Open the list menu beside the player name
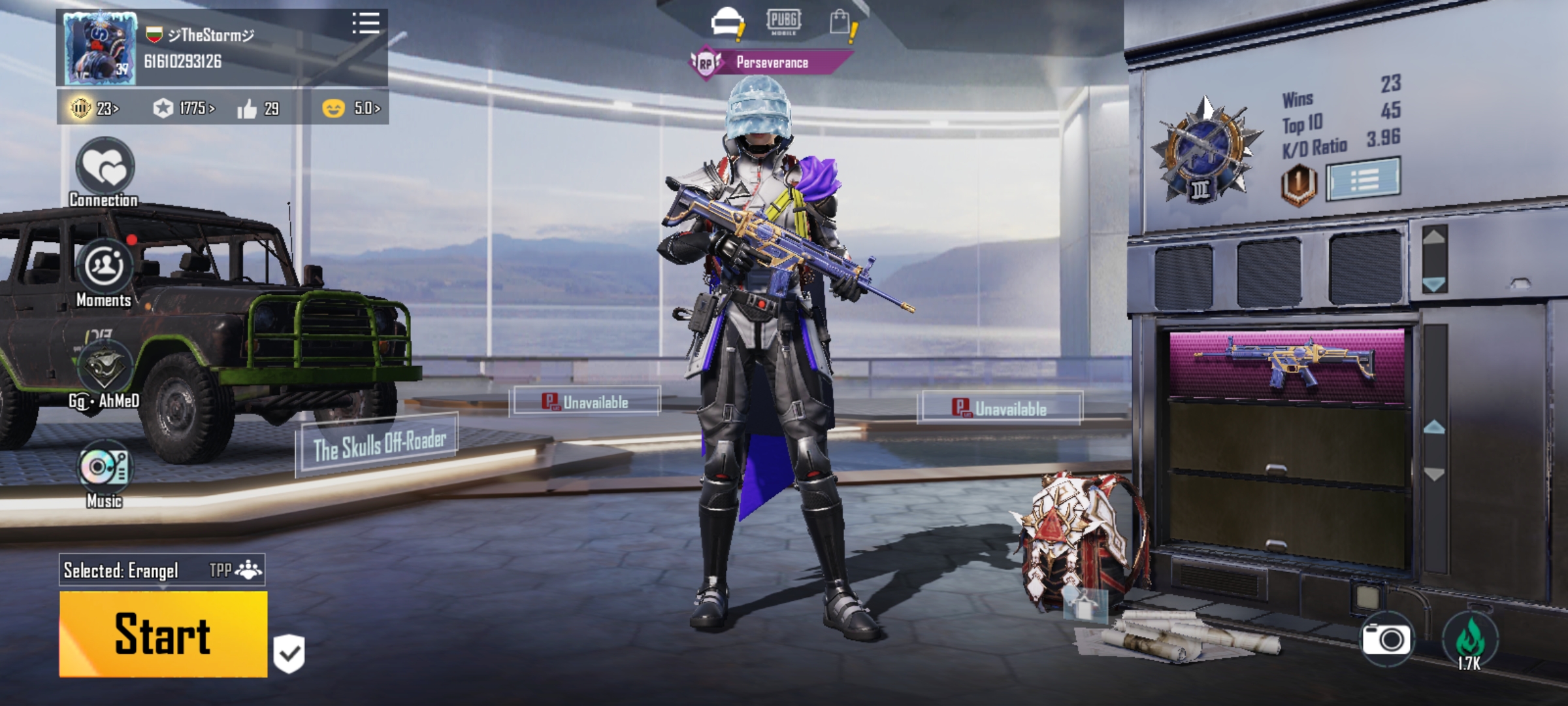The image size is (1568, 706). pyautogui.click(x=365, y=24)
